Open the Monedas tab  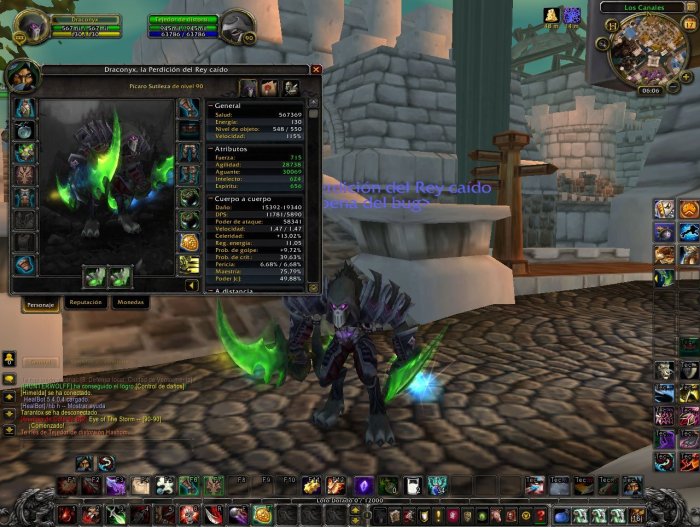[x=130, y=301]
